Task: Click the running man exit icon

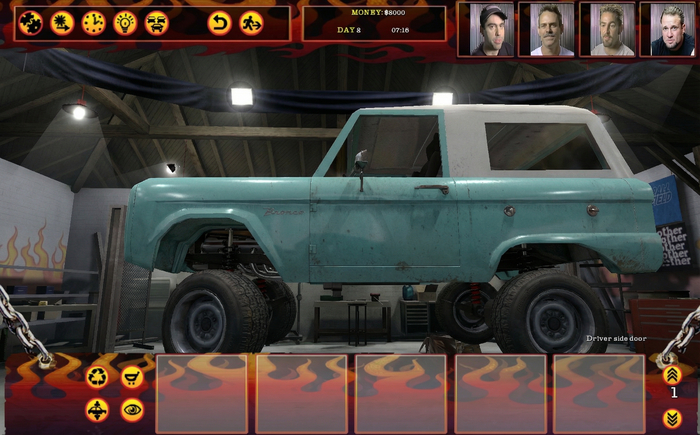Action: 251,22
